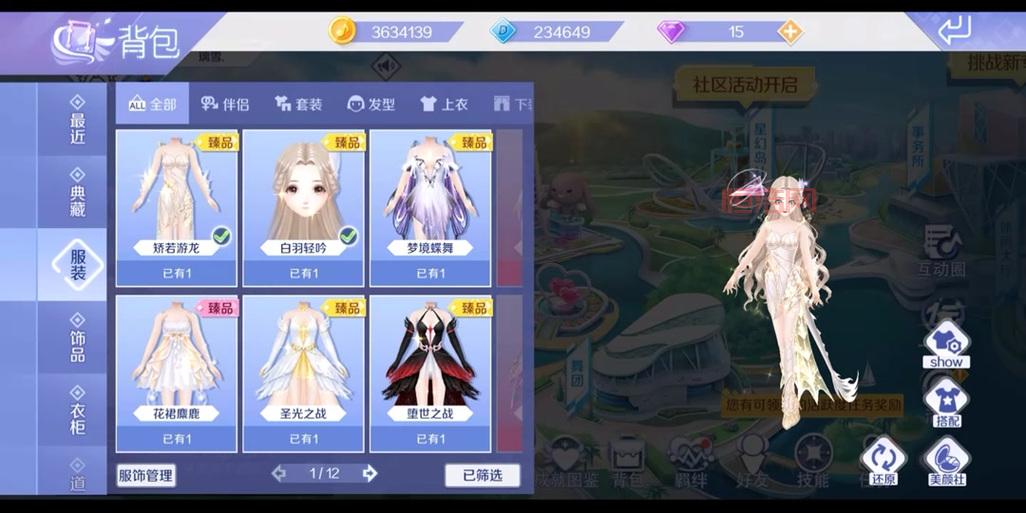
Task: Go to the next inventory page
Action: pos(370,474)
